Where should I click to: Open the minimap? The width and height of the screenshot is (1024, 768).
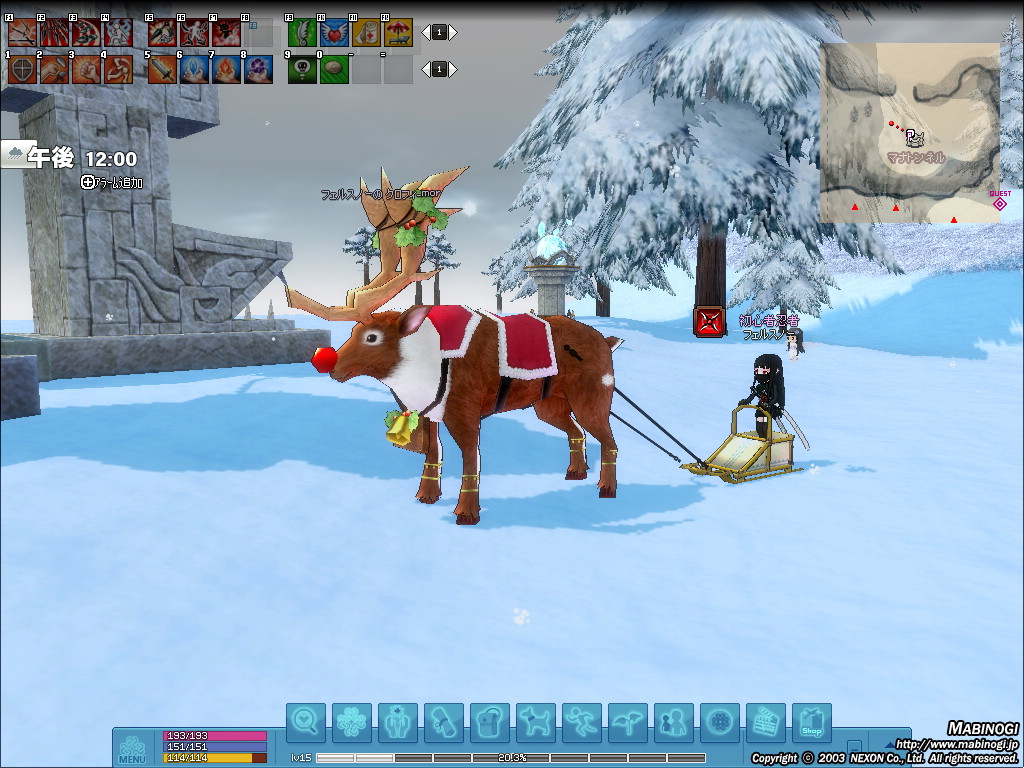pyautogui.click(x=909, y=133)
